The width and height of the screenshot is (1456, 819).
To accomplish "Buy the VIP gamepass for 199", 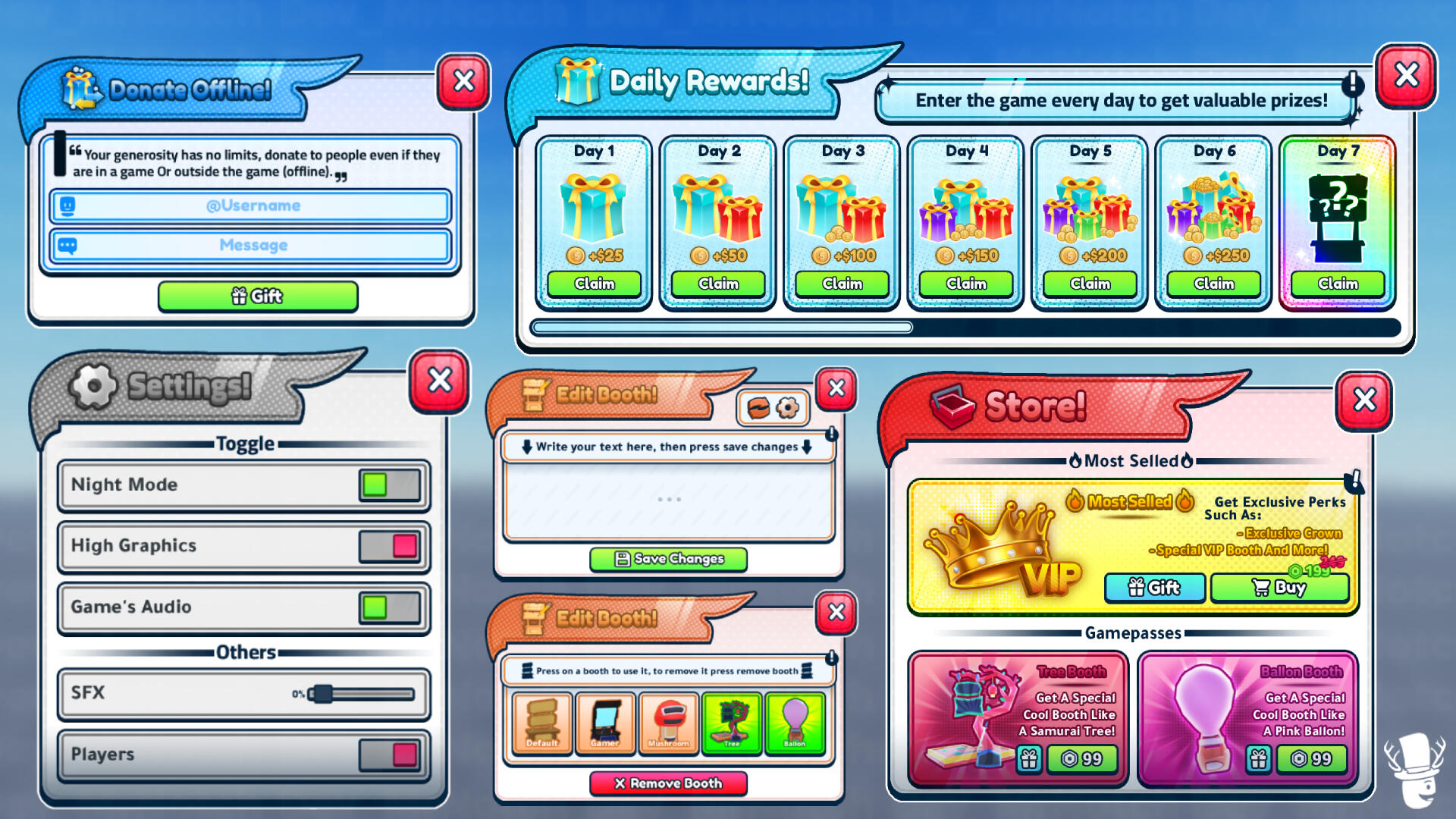I will coord(1280,588).
